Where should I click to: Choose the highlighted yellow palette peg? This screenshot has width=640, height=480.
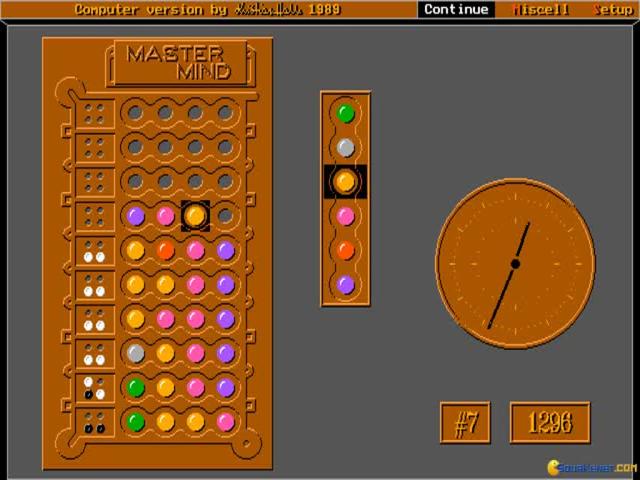coord(346,181)
